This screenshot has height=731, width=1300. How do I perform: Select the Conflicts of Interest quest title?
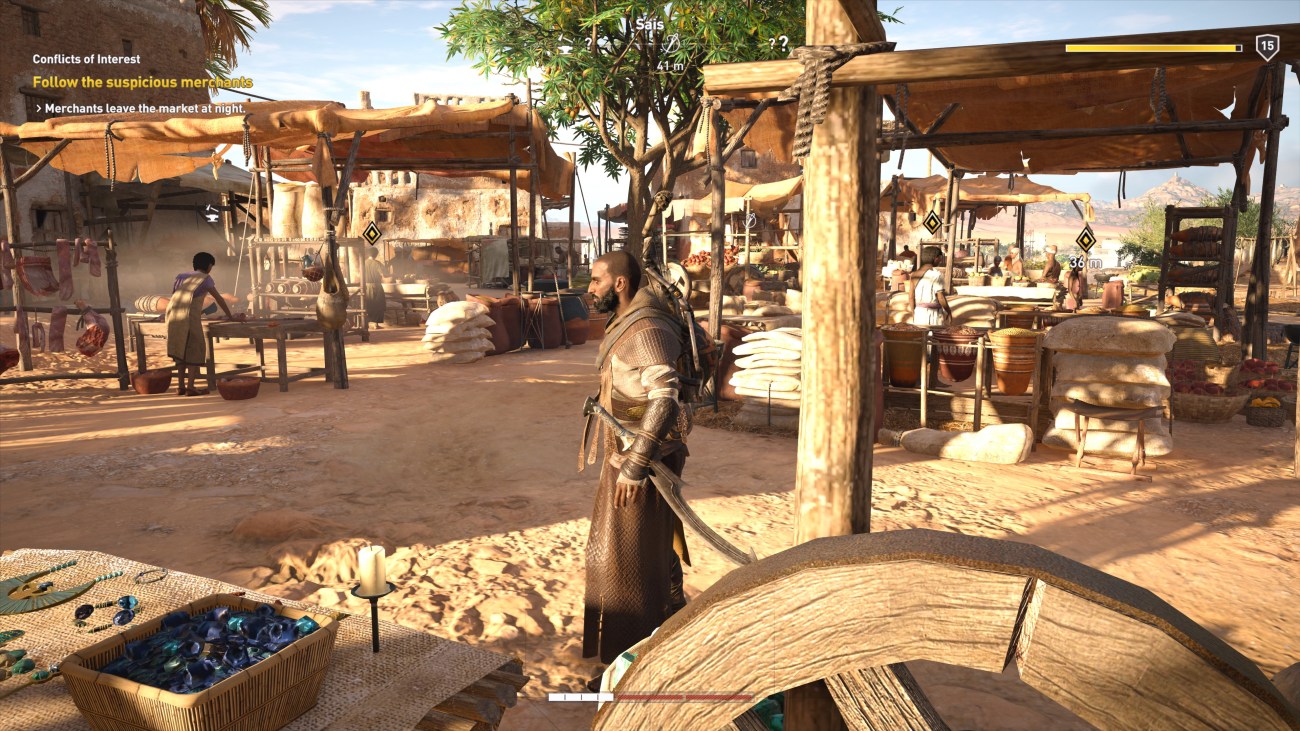point(86,59)
